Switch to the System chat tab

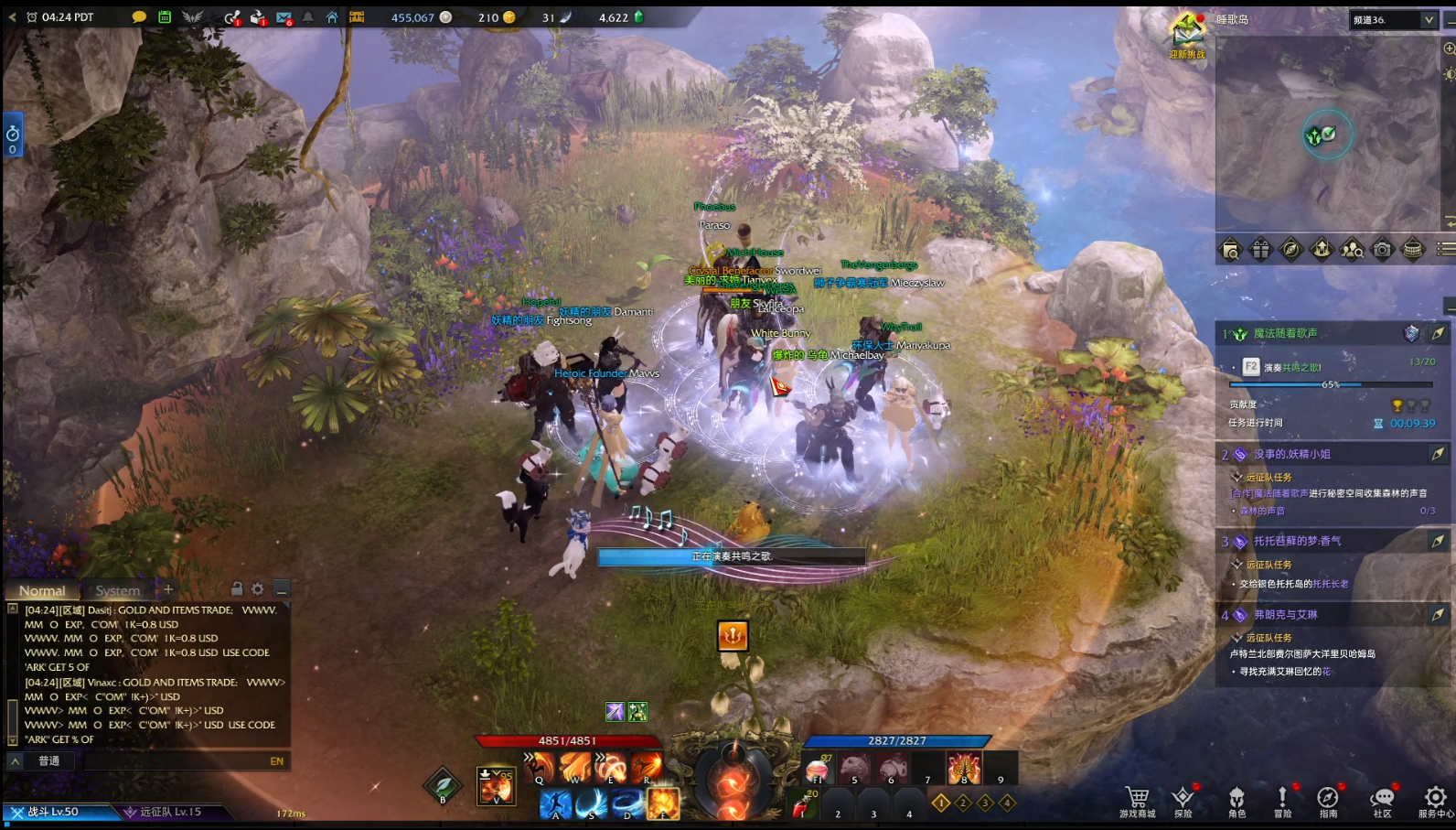118,590
